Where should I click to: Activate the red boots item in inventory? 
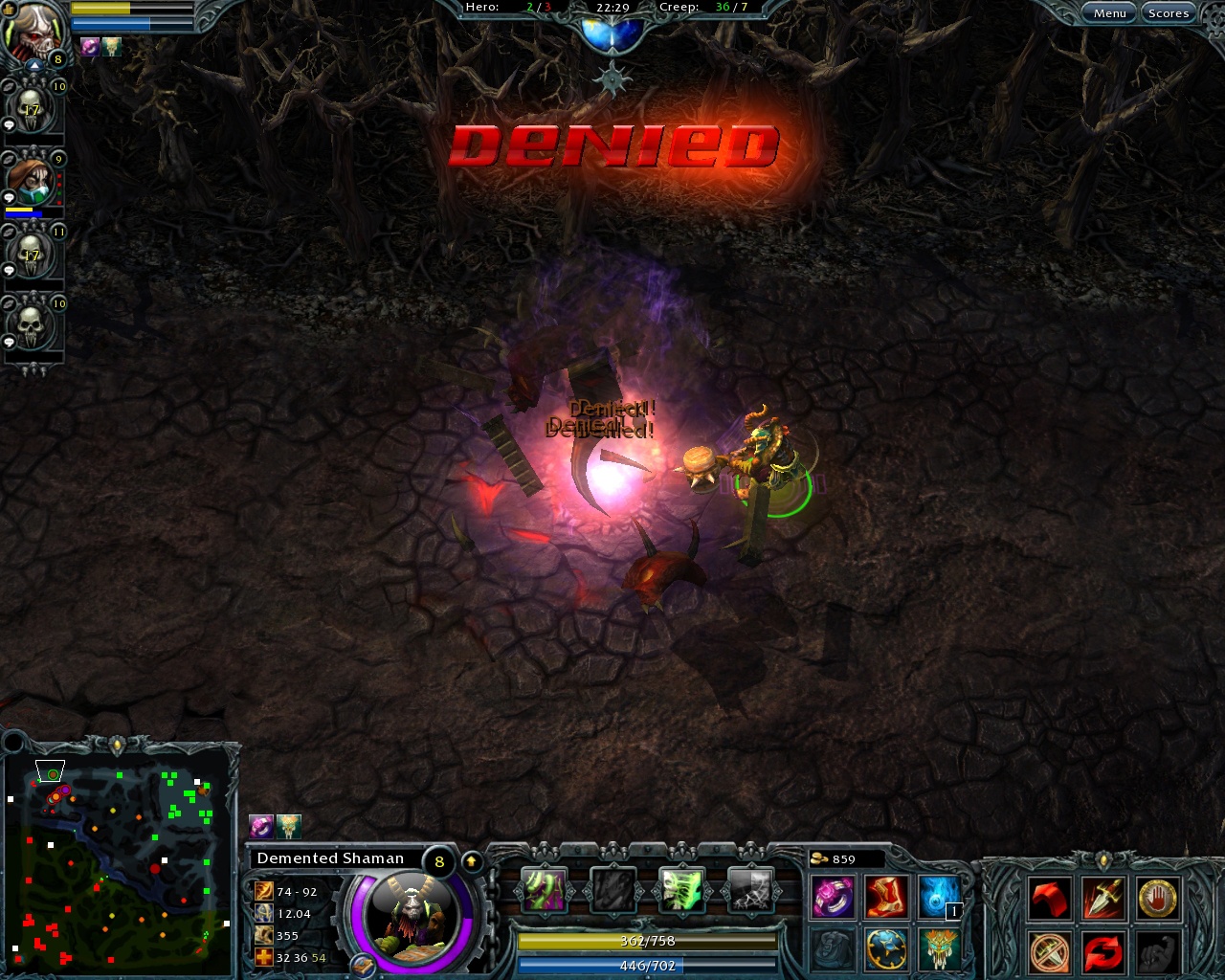[884, 899]
